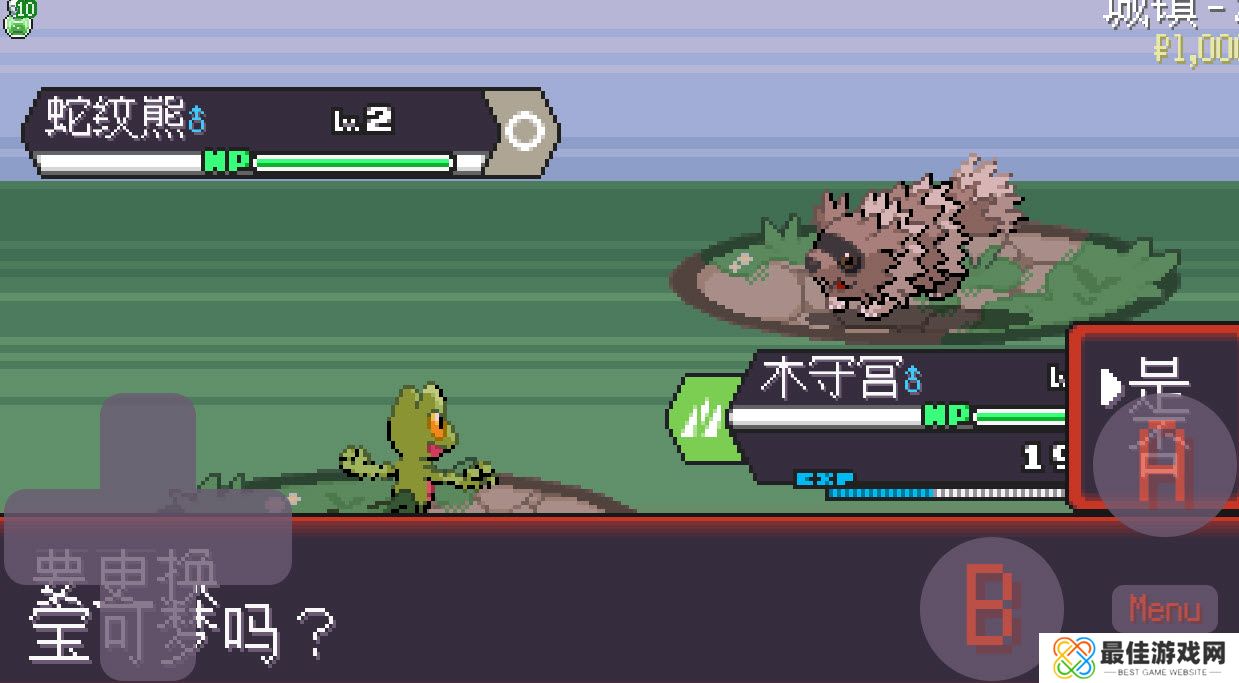Tap the D-pad left arm

pos(50,537)
